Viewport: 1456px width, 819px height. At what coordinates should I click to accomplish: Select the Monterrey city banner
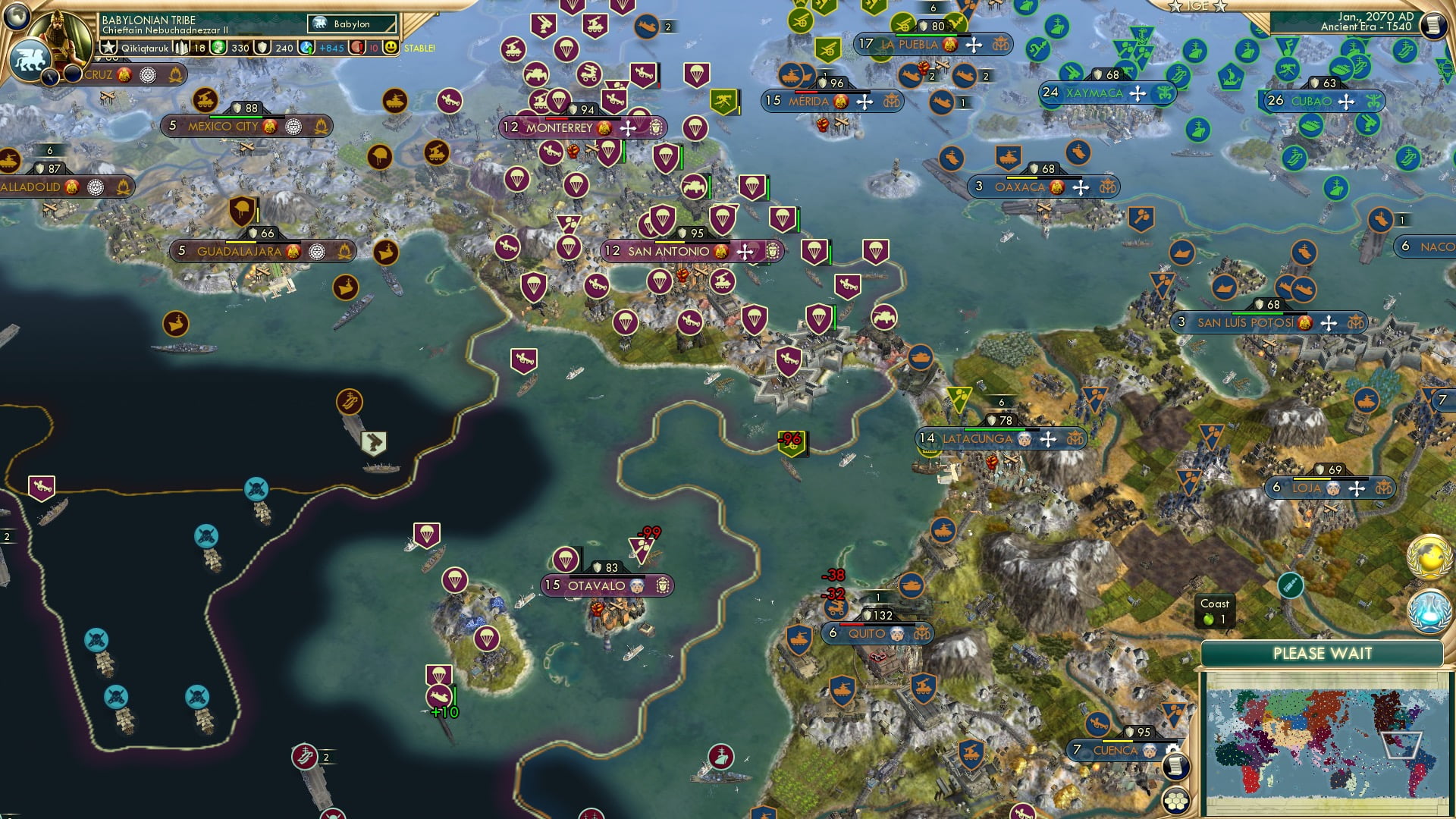tap(559, 128)
